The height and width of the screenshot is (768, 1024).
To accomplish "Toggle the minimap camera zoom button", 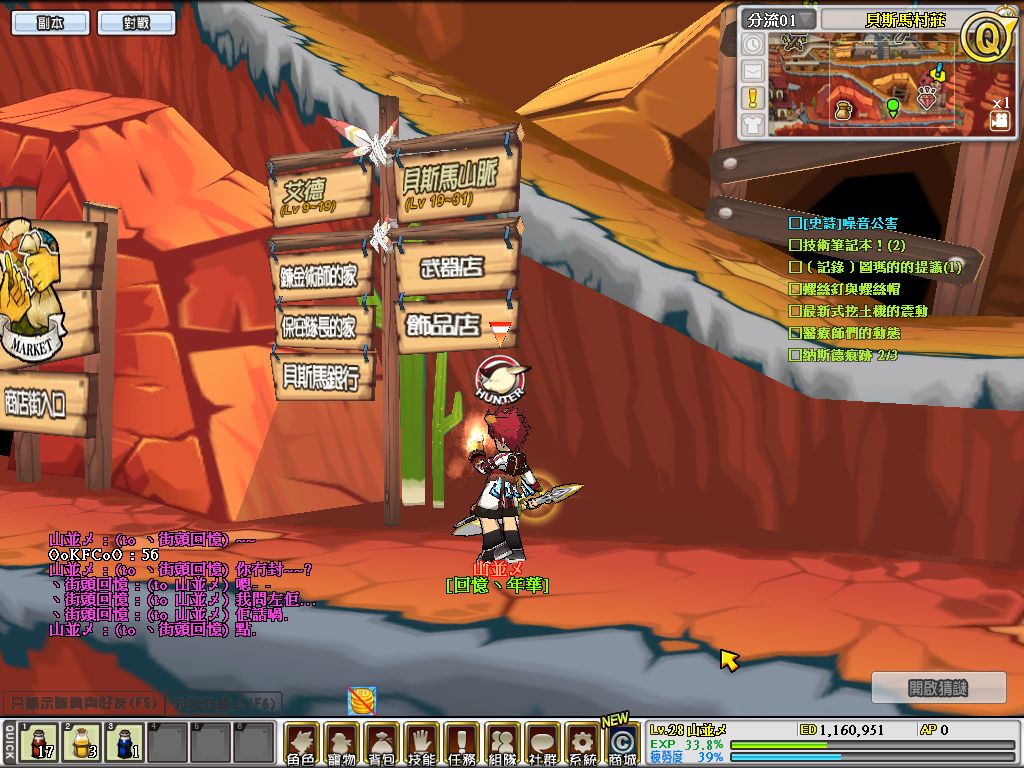I will coord(998,120).
